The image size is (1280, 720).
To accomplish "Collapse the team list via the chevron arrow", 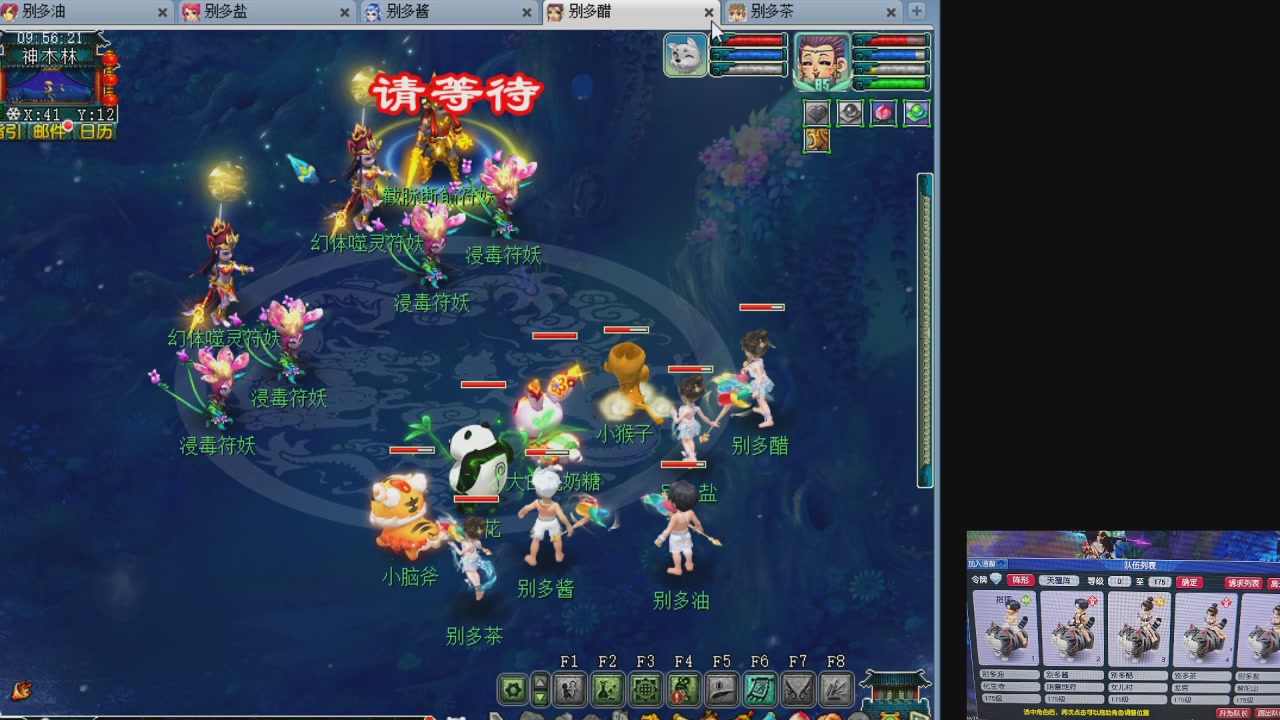I will 1001,564.
